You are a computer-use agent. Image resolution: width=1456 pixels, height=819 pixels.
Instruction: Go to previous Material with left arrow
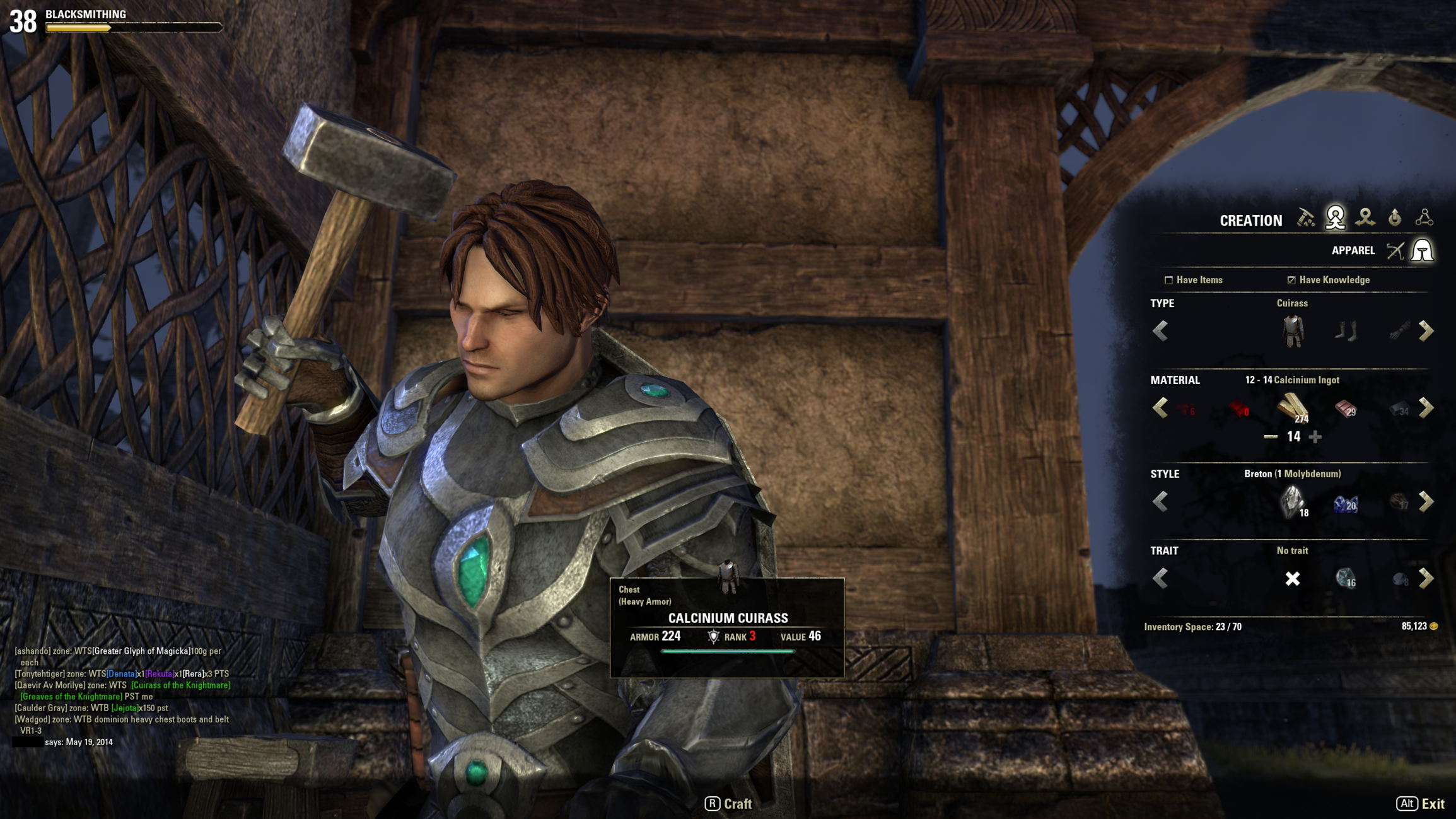(x=1160, y=408)
